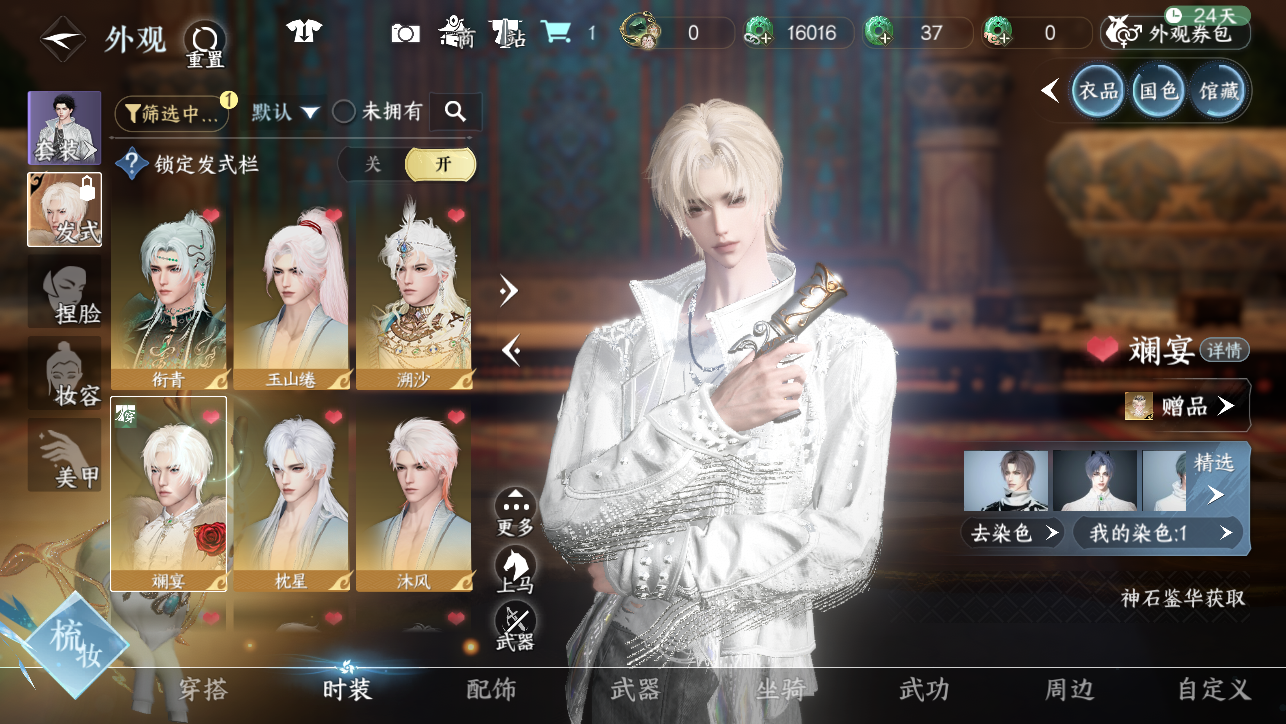Open the 筛选中 filter
Image resolution: width=1286 pixels, height=724 pixels.
(x=172, y=113)
